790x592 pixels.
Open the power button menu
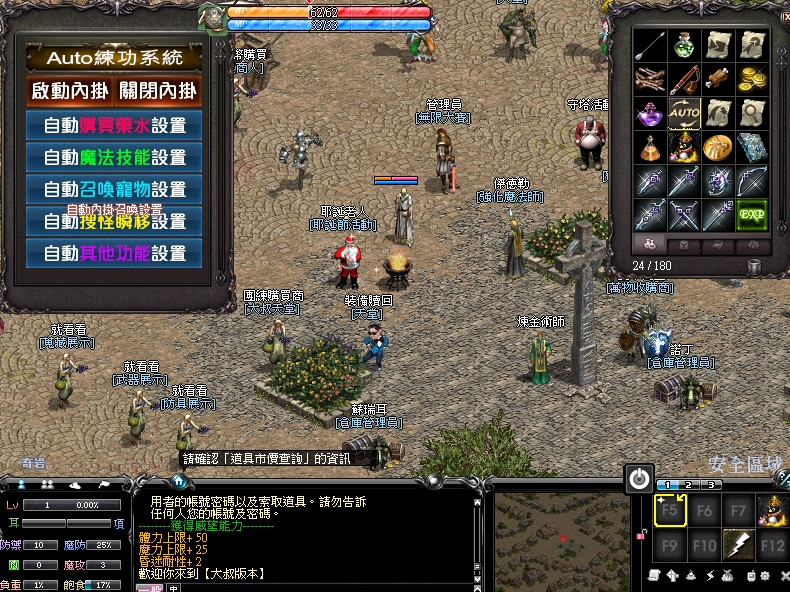click(638, 479)
